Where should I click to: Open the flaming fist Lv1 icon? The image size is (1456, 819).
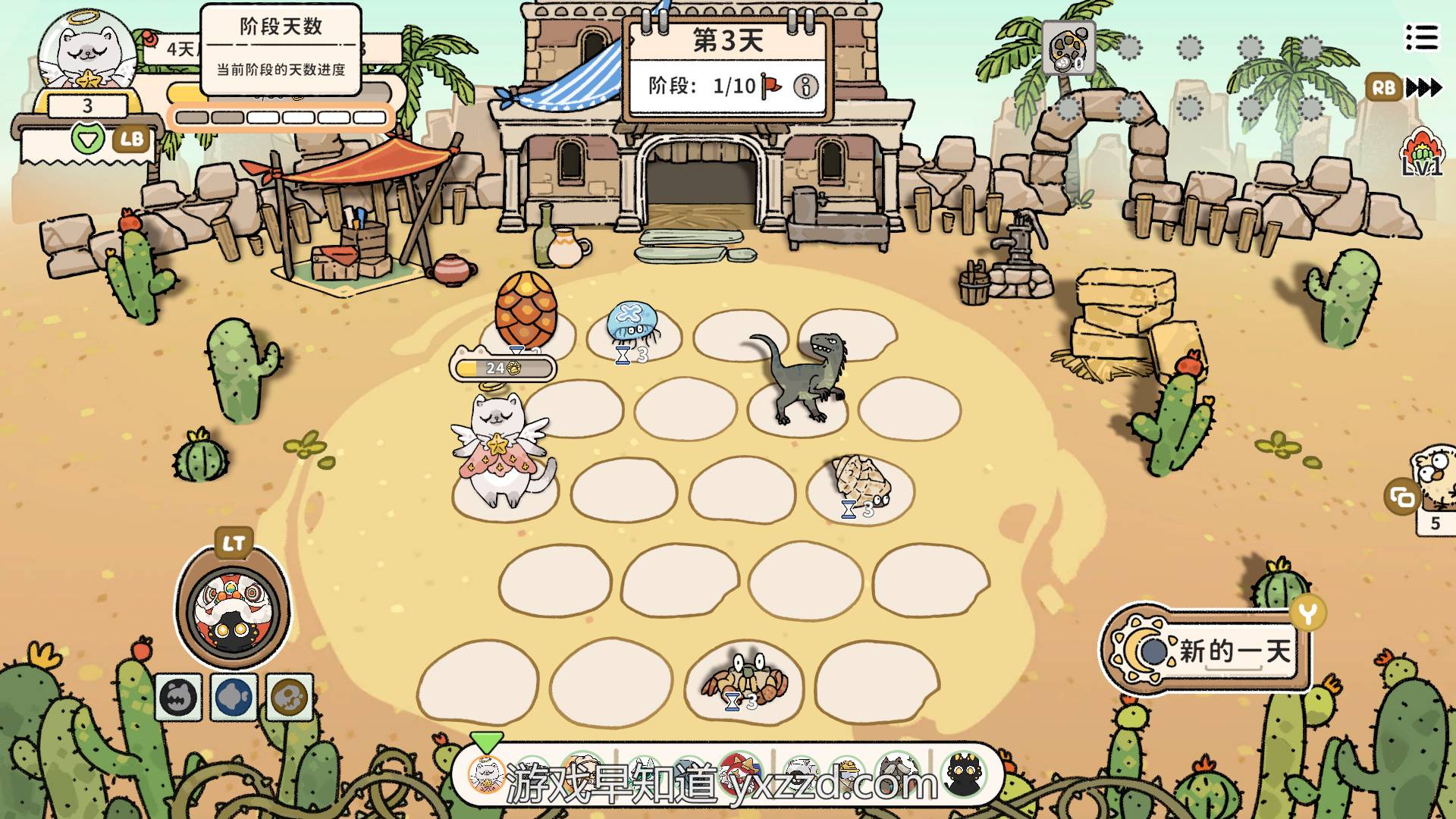[x=1421, y=152]
